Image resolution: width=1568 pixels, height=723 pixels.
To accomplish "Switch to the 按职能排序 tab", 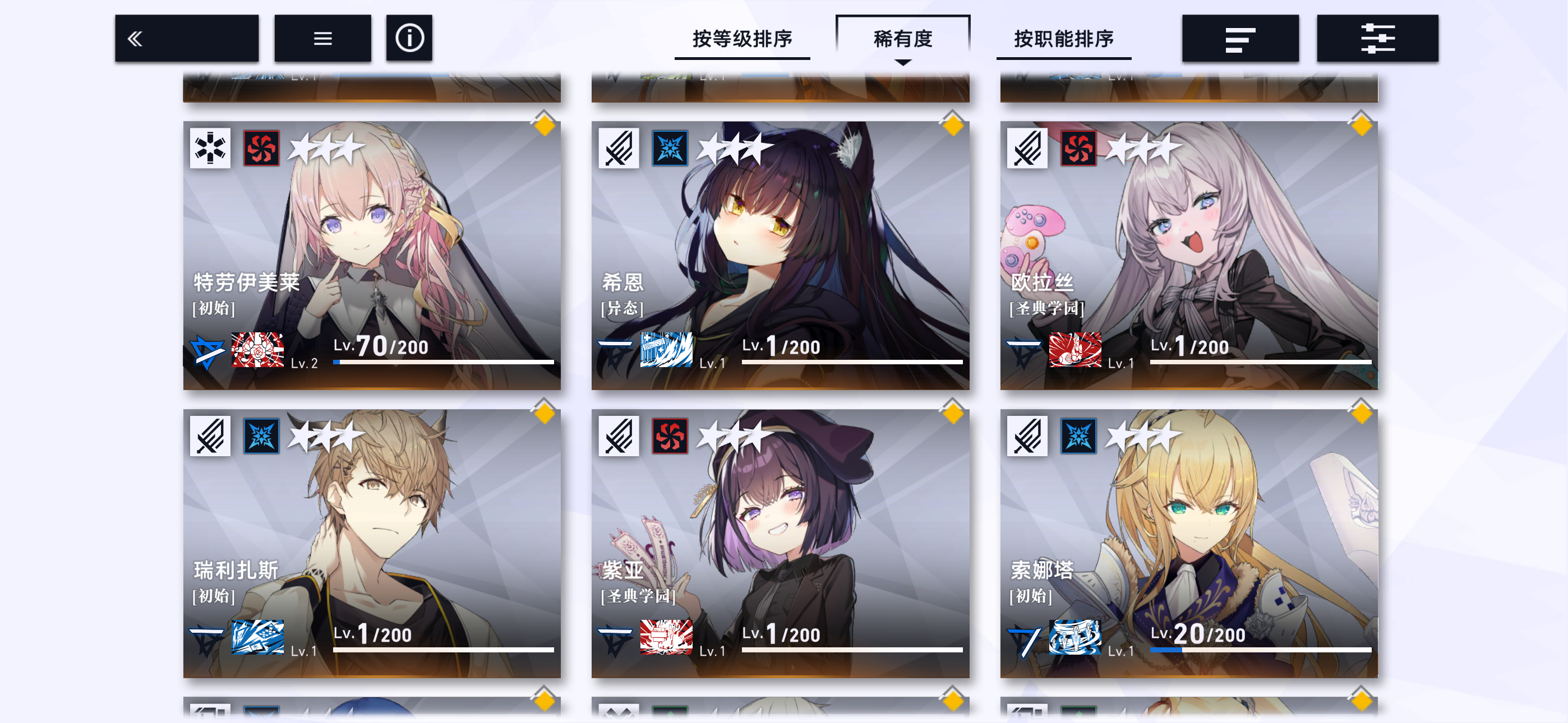I will point(1063,38).
